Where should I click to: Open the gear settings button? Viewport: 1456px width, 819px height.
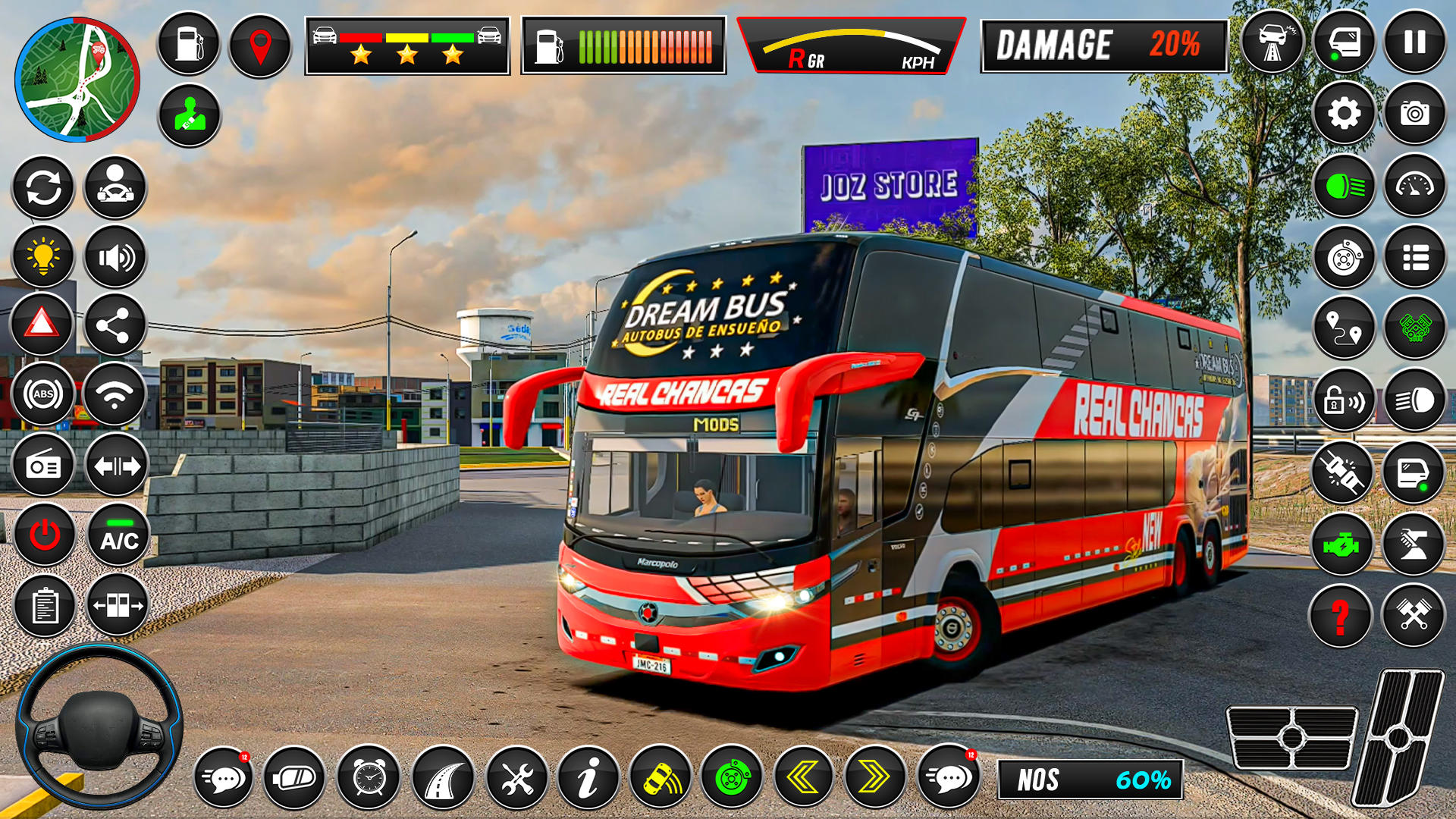click(1344, 114)
